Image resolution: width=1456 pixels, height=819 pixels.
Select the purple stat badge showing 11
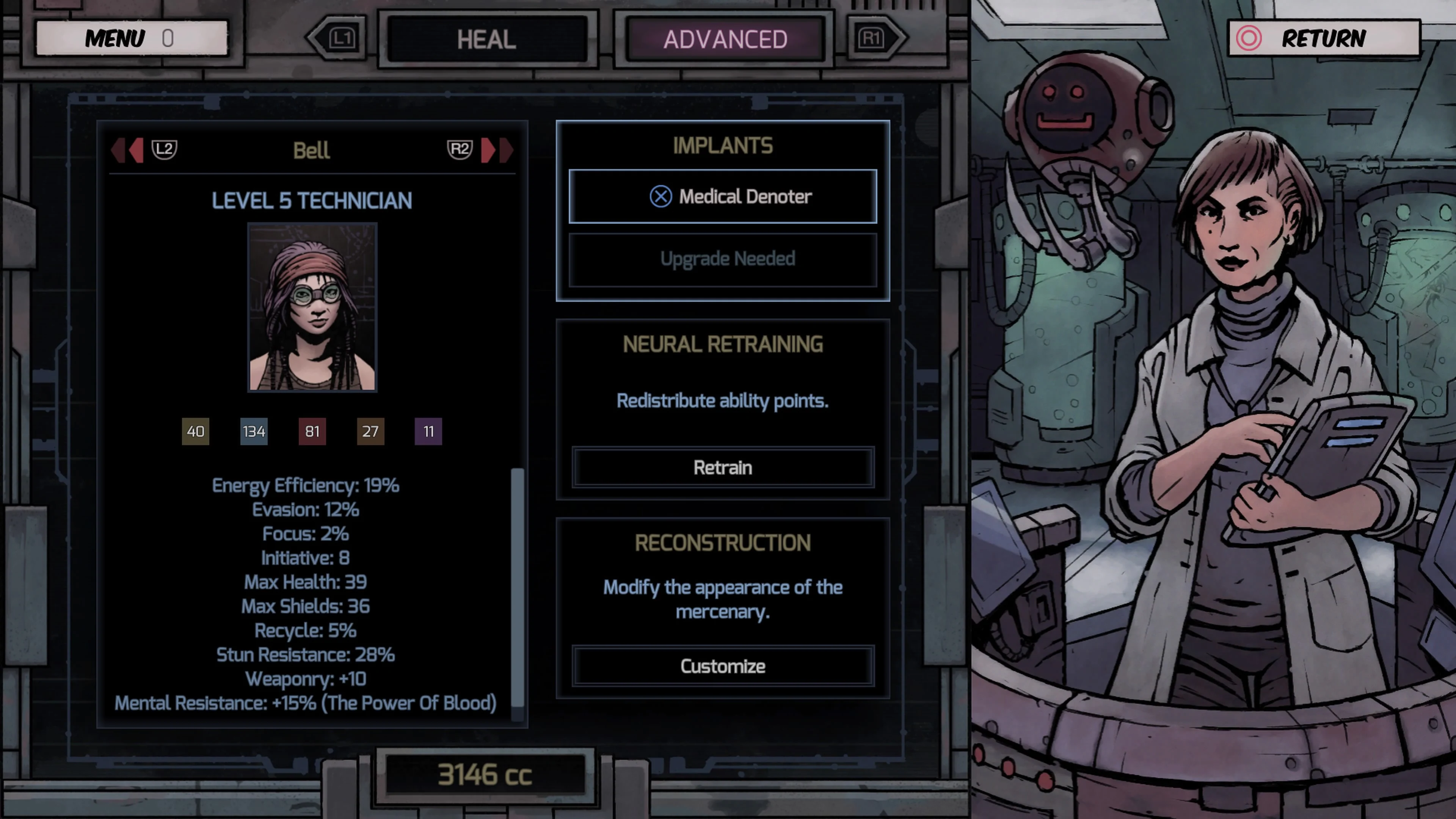click(428, 431)
